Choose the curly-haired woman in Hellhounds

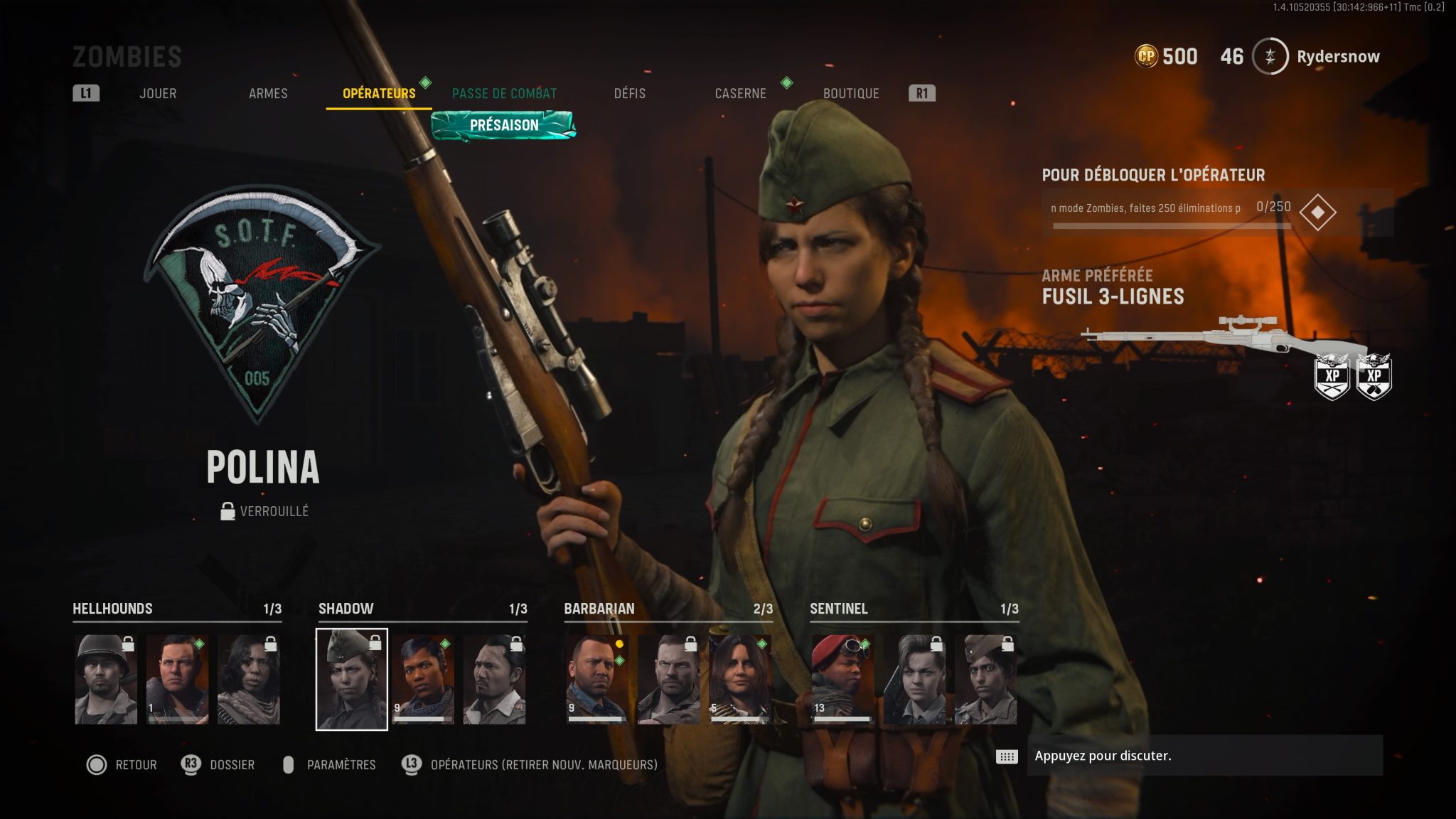pyautogui.click(x=249, y=680)
